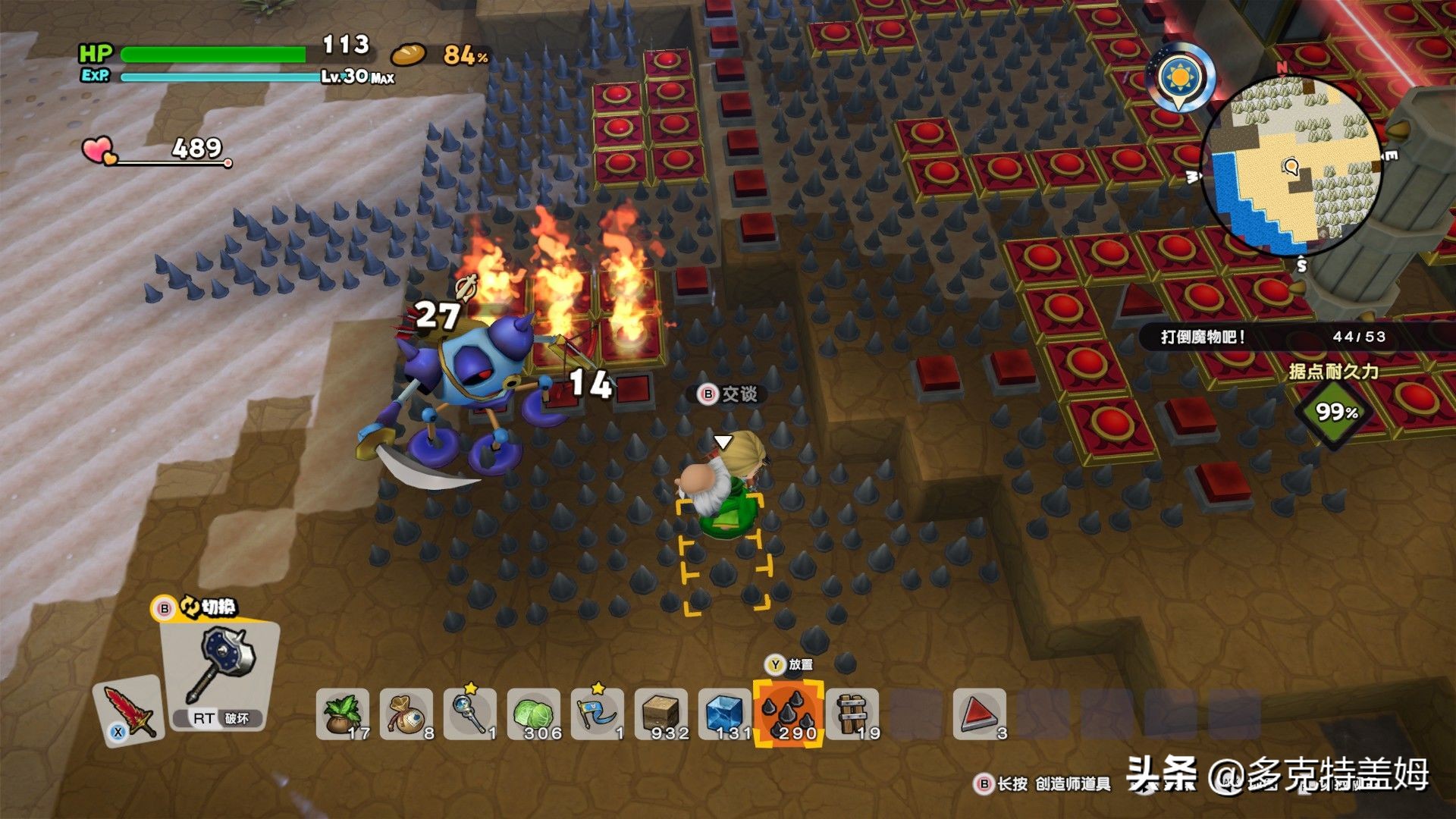
Task: Select the seed bag hotbar slot
Action: click(x=406, y=714)
